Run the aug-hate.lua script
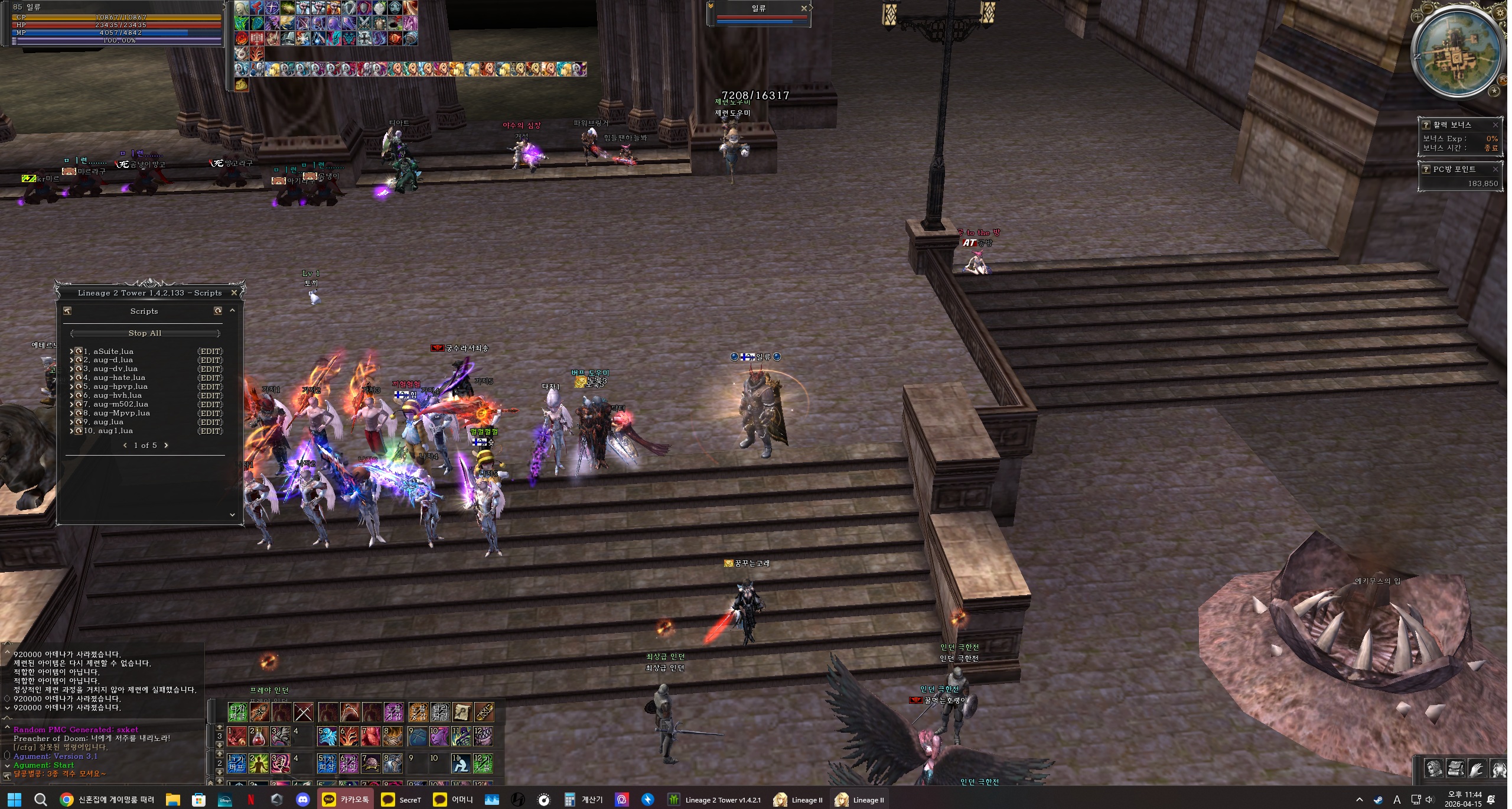The width and height of the screenshot is (1512, 809). click(79, 378)
